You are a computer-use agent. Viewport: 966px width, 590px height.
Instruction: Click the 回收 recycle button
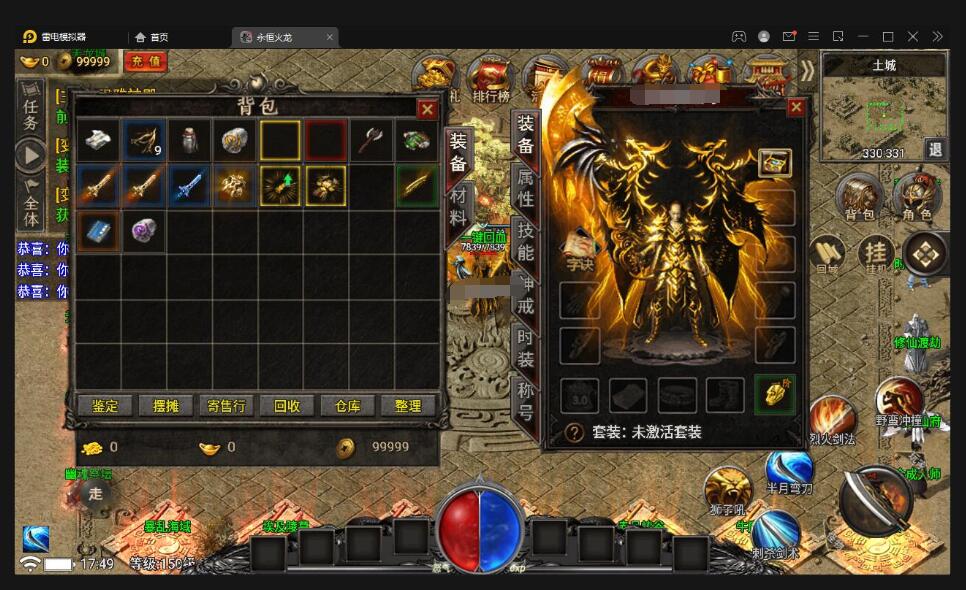287,406
